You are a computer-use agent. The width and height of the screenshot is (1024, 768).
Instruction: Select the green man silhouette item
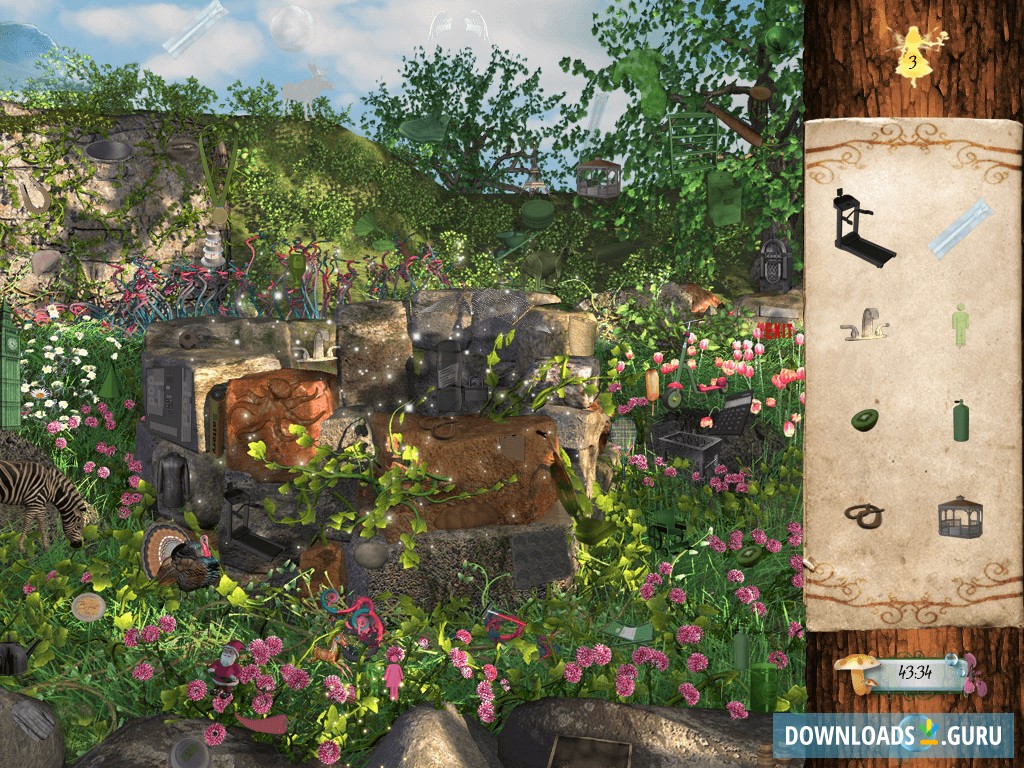coord(959,326)
